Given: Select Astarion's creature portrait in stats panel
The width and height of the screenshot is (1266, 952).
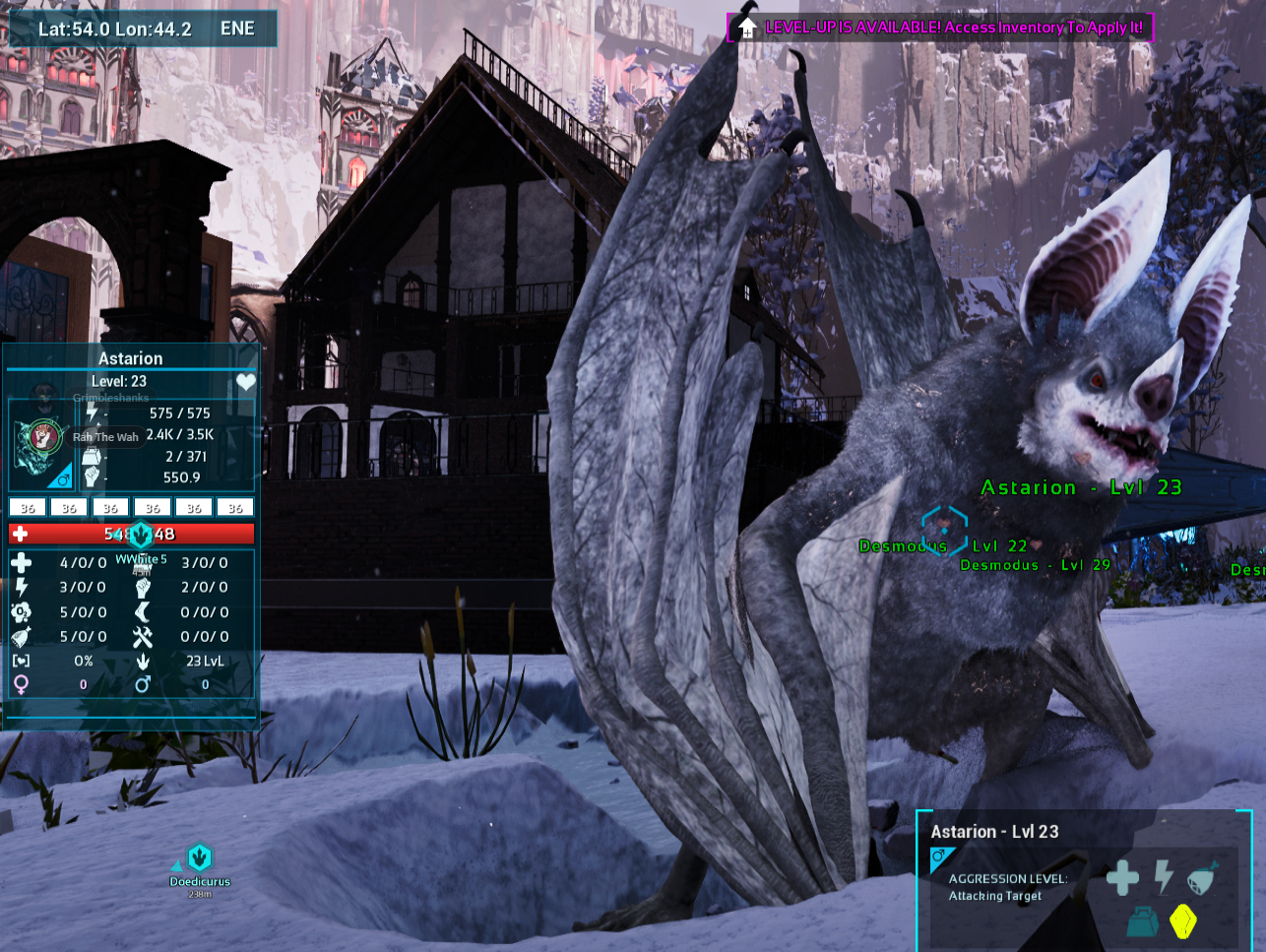Looking at the screenshot, I should (x=41, y=438).
